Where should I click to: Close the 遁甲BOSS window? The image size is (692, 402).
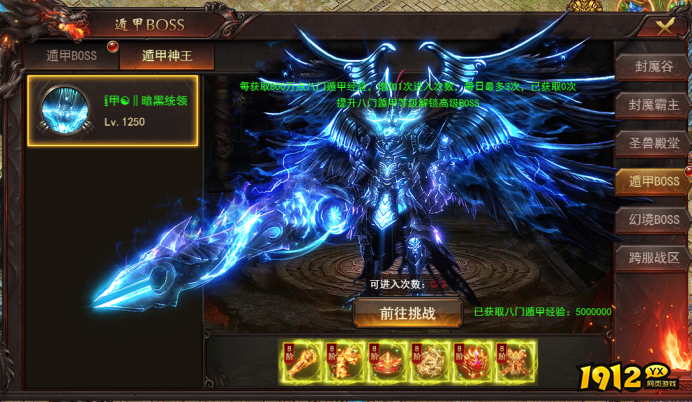pyautogui.click(x=662, y=25)
